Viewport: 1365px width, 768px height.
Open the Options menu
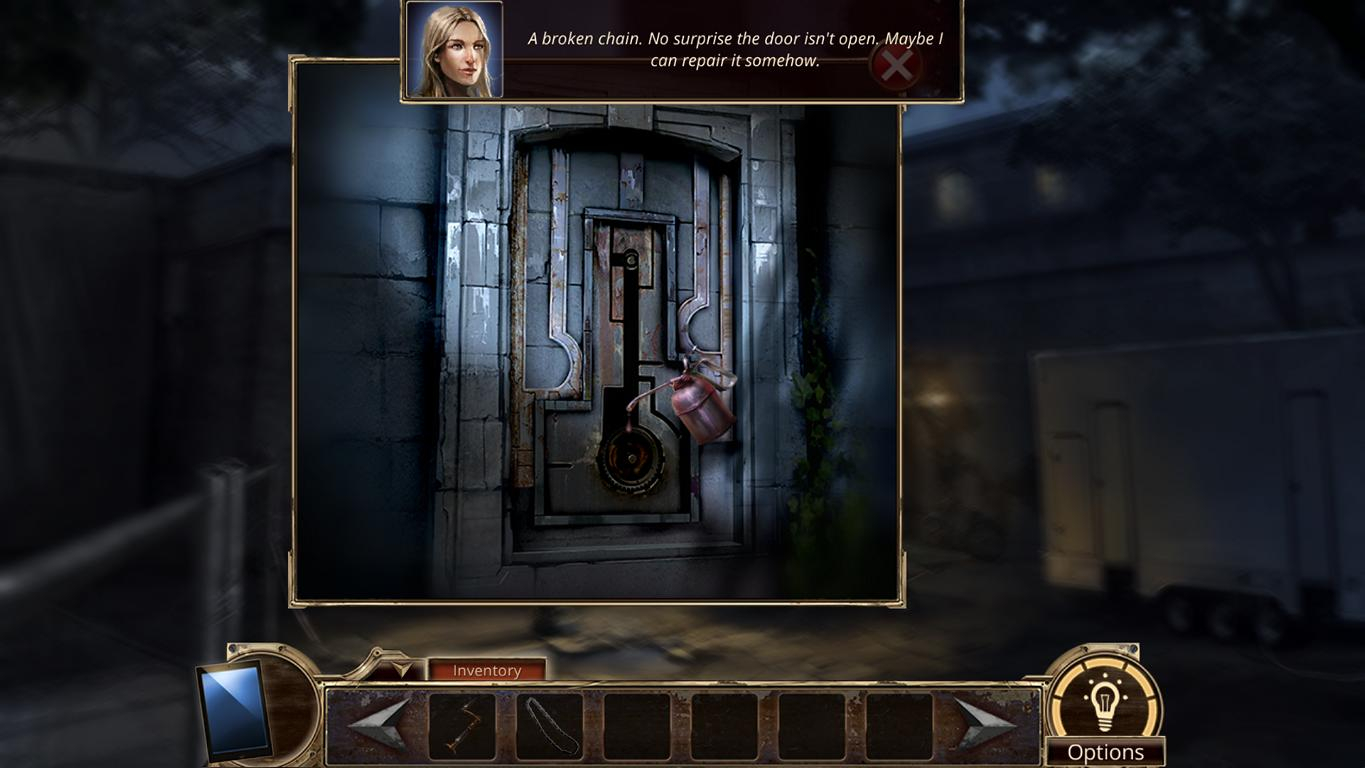click(x=1105, y=751)
